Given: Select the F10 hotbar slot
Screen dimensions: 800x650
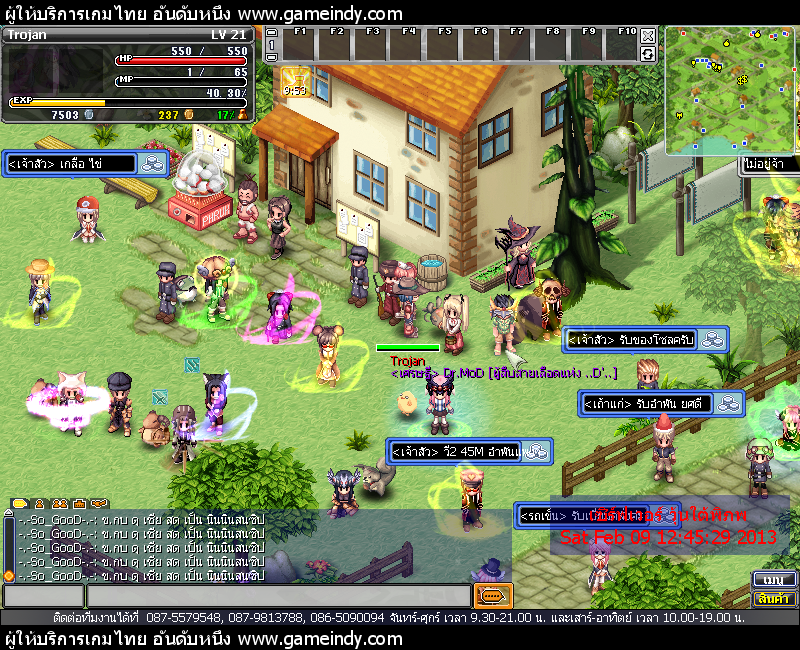Looking at the screenshot, I should click(625, 45).
